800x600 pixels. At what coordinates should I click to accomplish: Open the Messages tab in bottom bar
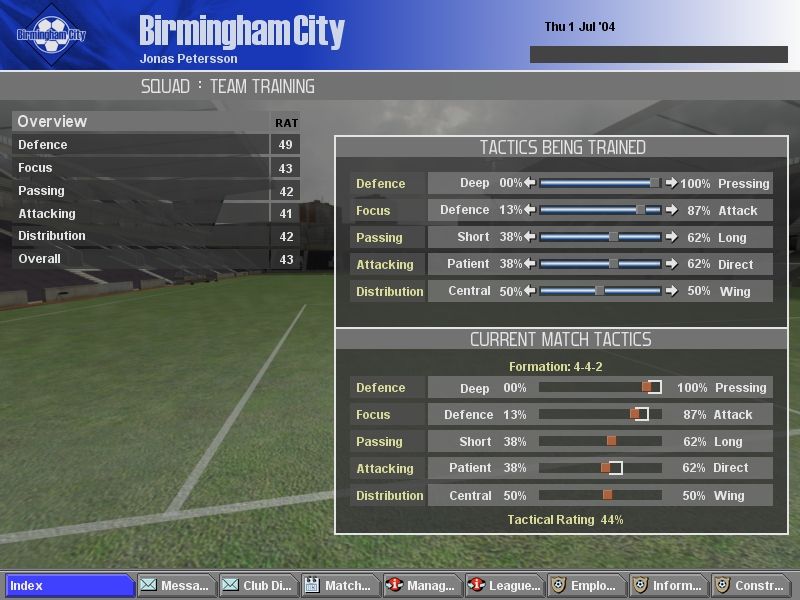[175, 586]
